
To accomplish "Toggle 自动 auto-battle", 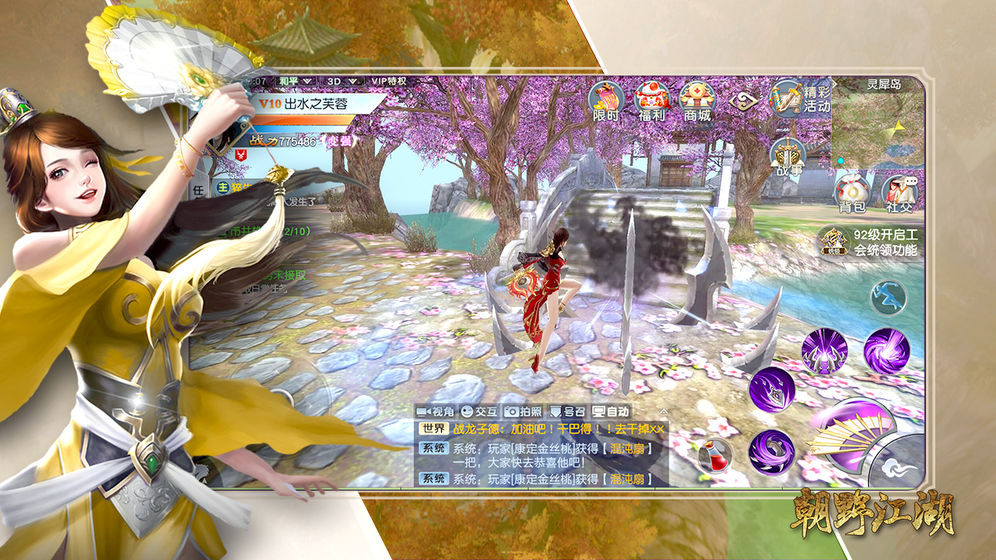I will [611, 411].
